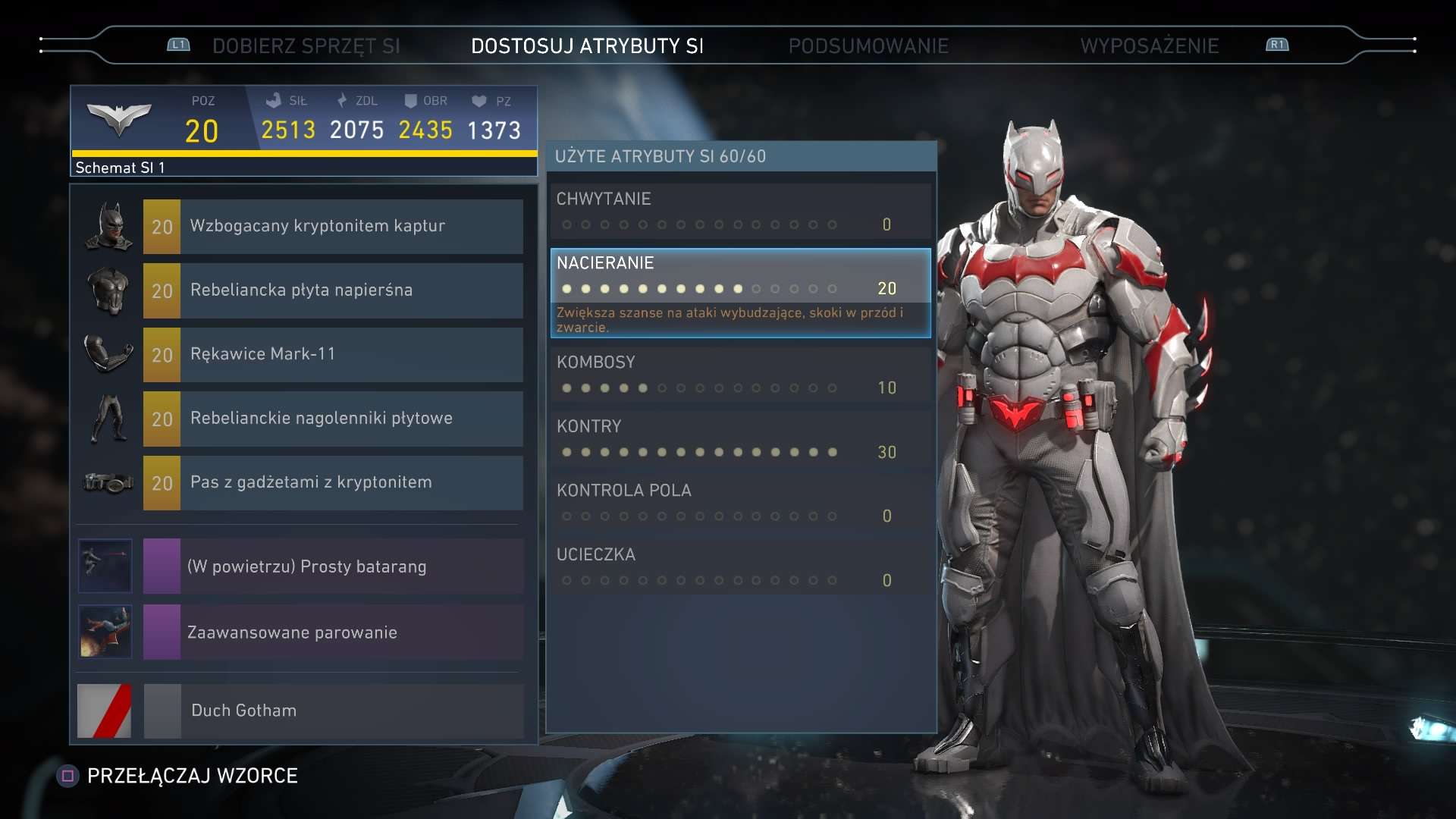Choose Rebeliancka płyta napierśna chest piece
The image size is (1456, 819).
332,290
